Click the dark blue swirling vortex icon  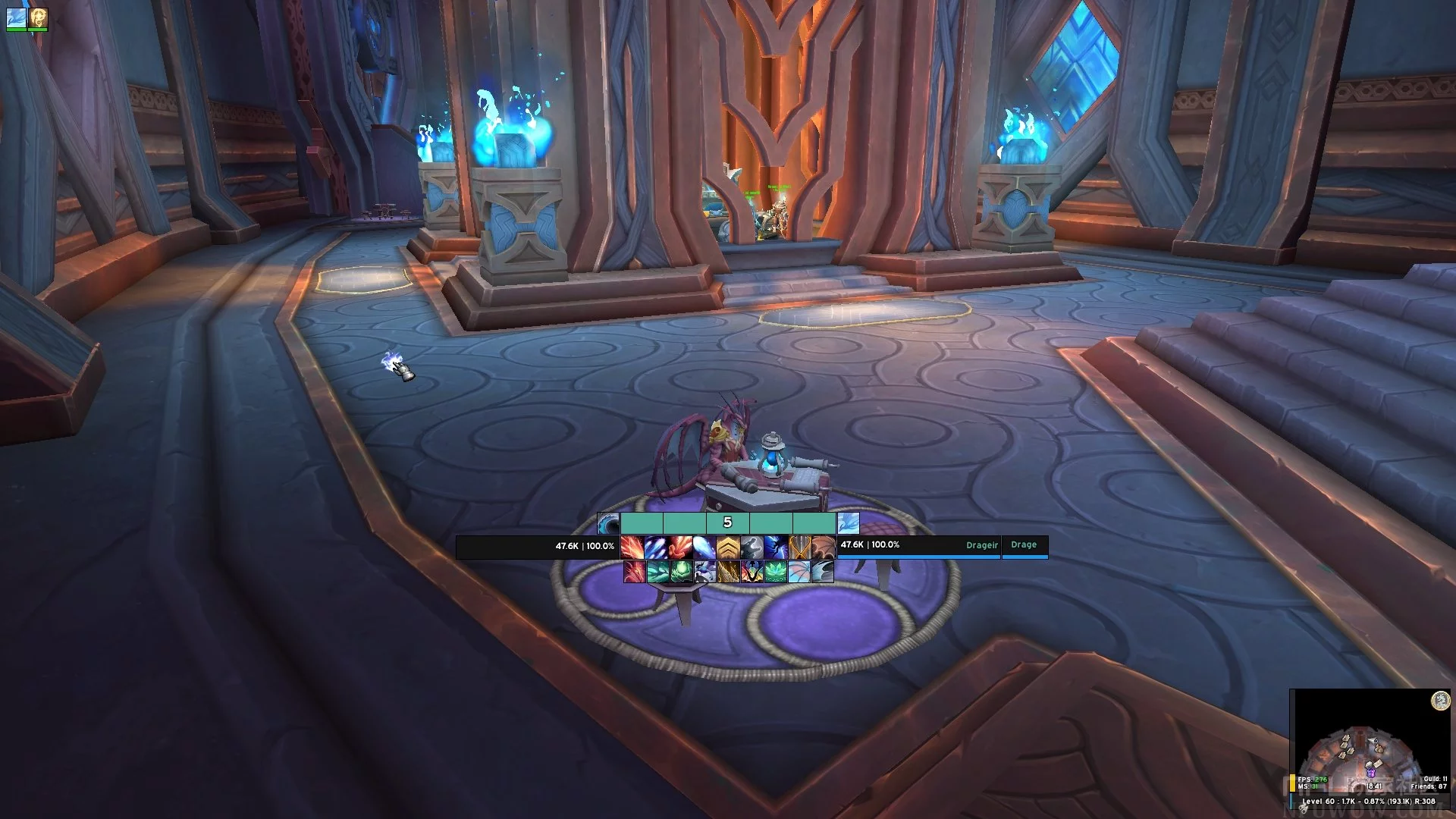pyautogui.click(x=608, y=523)
